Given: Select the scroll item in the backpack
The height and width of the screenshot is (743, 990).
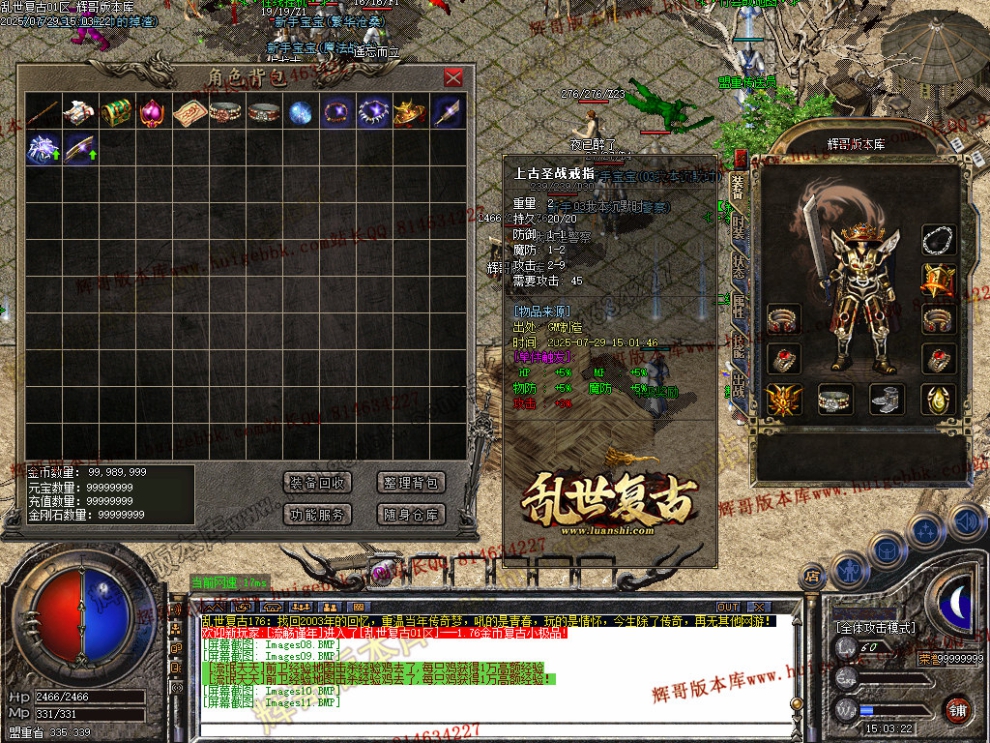Looking at the screenshot, I should [189, 112].
